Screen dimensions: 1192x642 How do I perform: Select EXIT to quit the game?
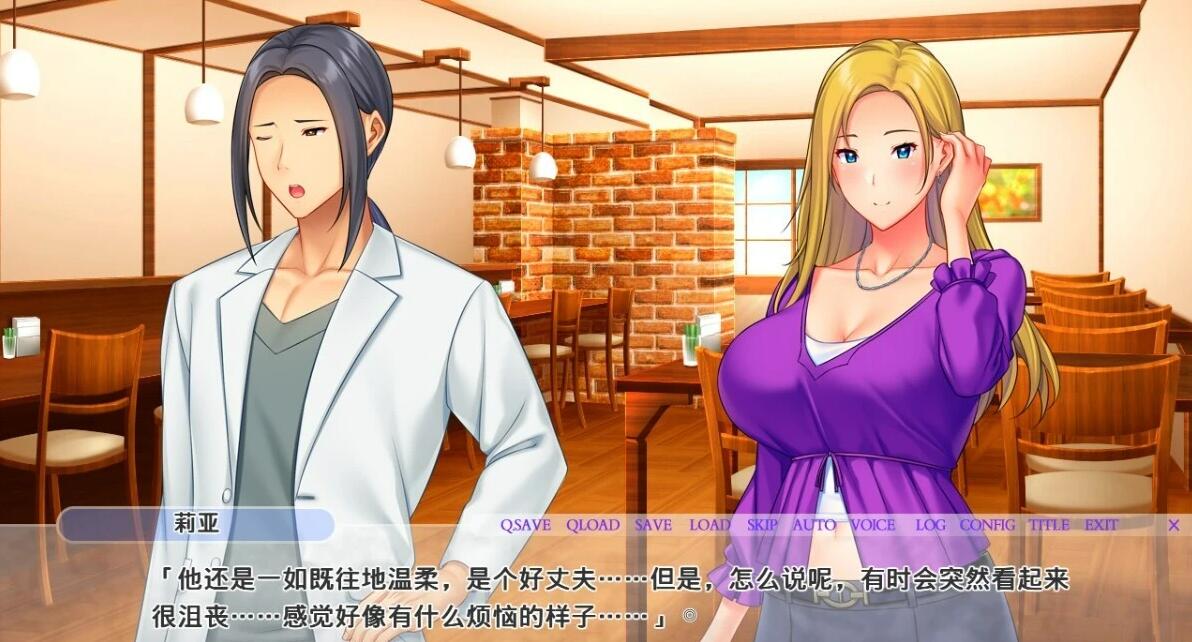[x=1101, y=525]
